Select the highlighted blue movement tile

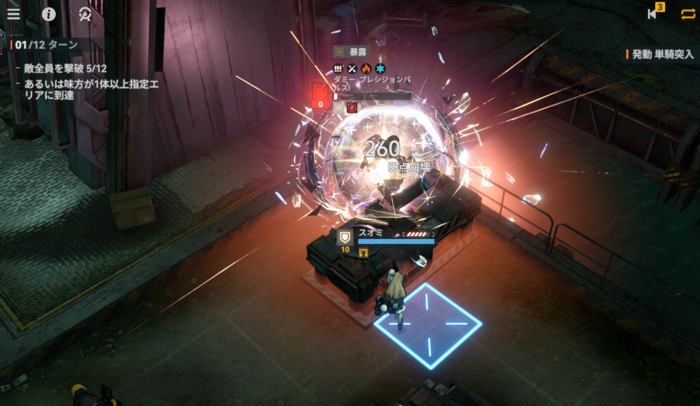428,325
